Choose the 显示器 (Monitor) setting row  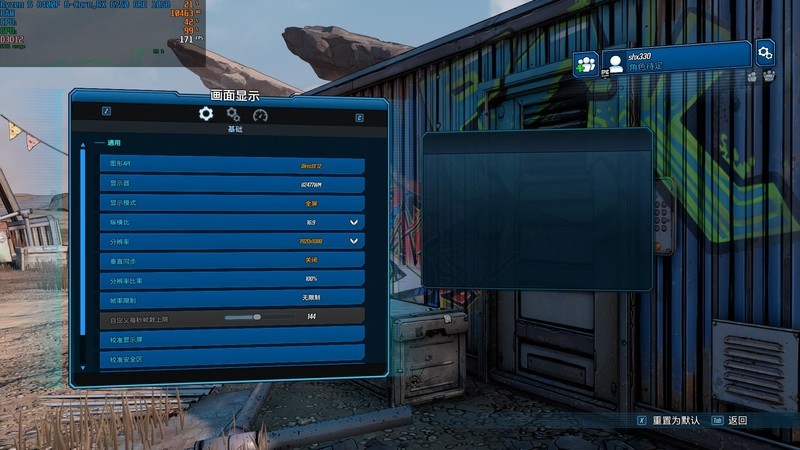click(231, 184)
